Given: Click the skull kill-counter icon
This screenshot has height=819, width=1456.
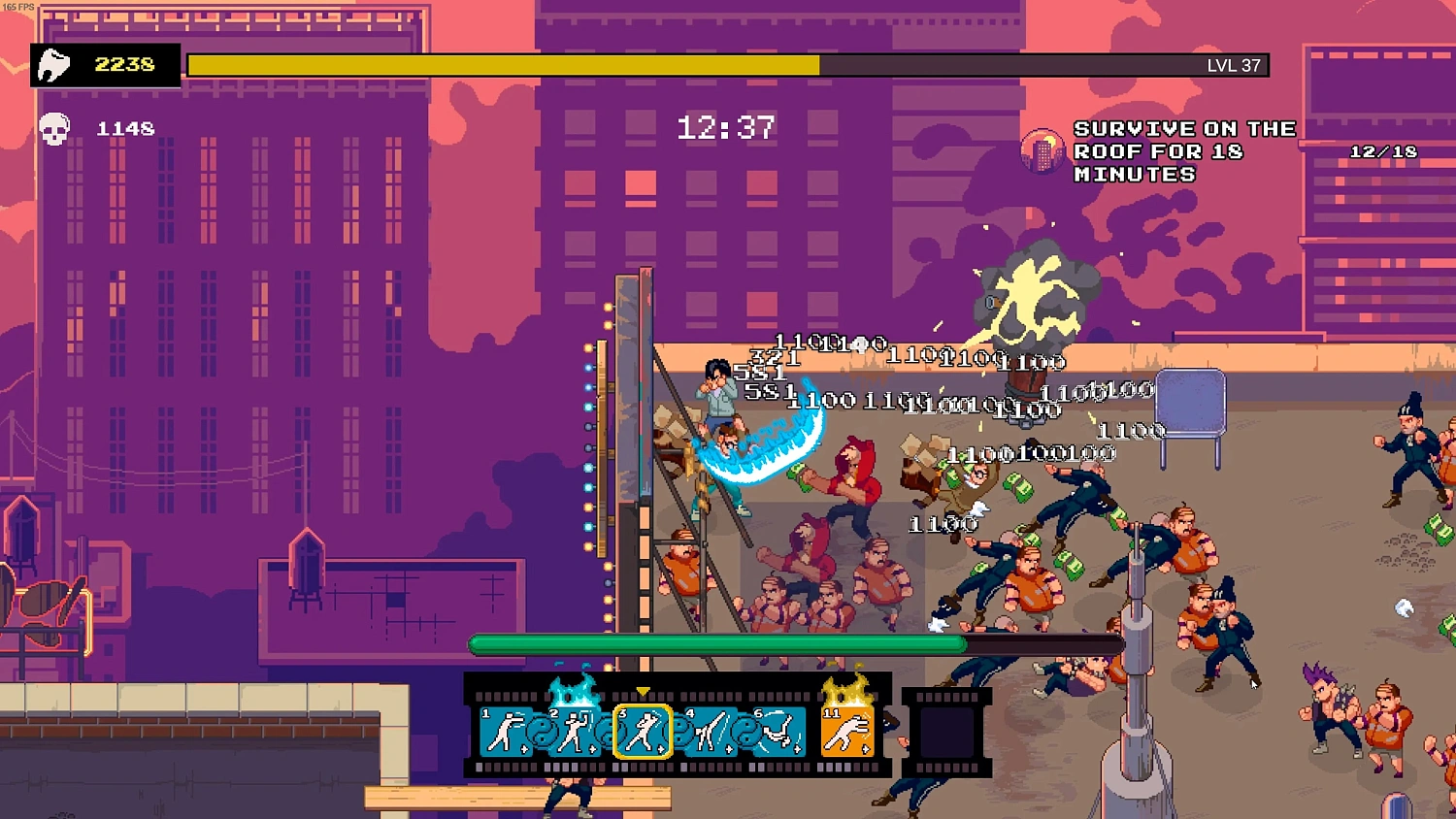Looking at the screenshot, I should [55, 127].
